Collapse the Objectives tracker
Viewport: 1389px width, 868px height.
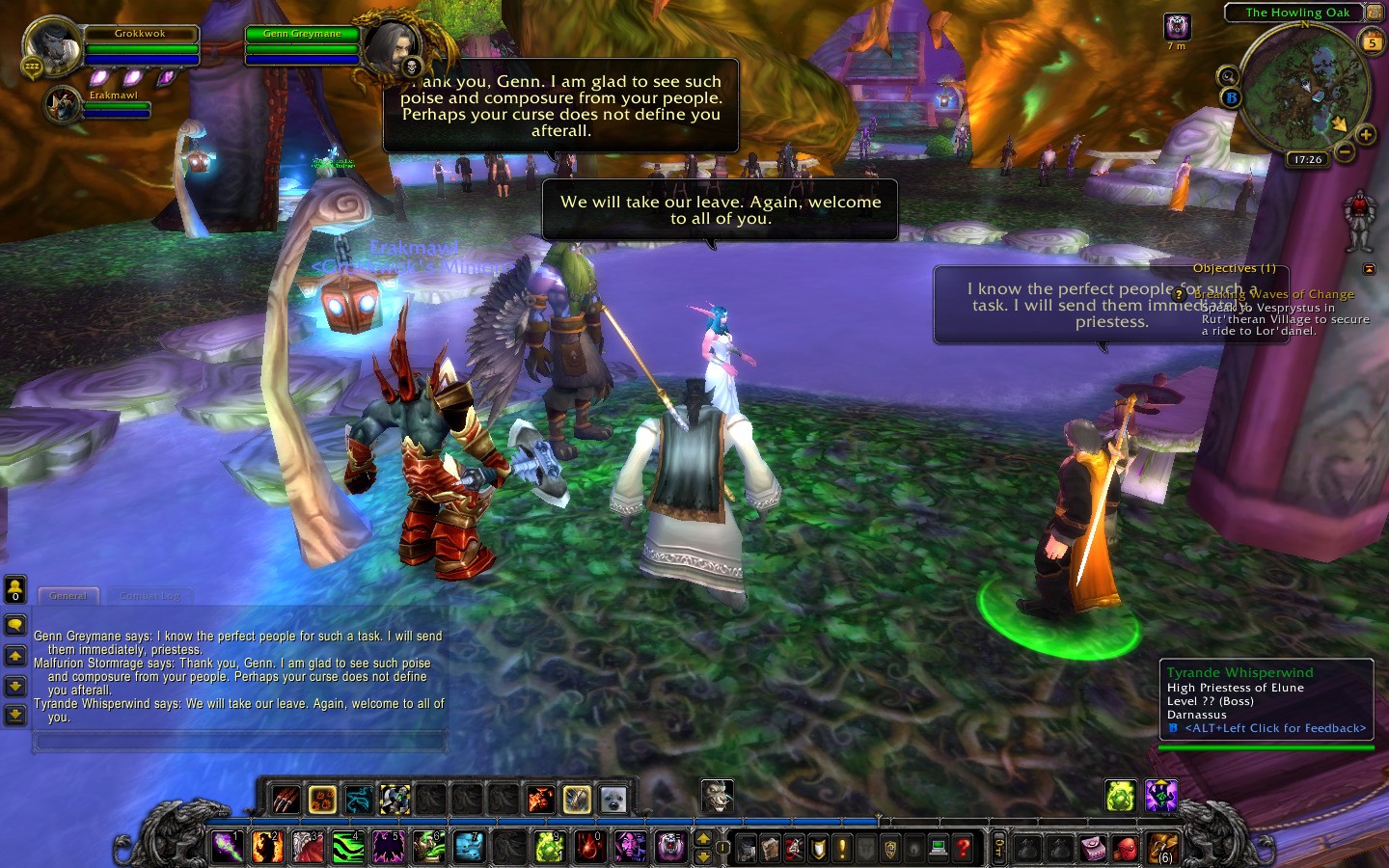(1369, 269)
